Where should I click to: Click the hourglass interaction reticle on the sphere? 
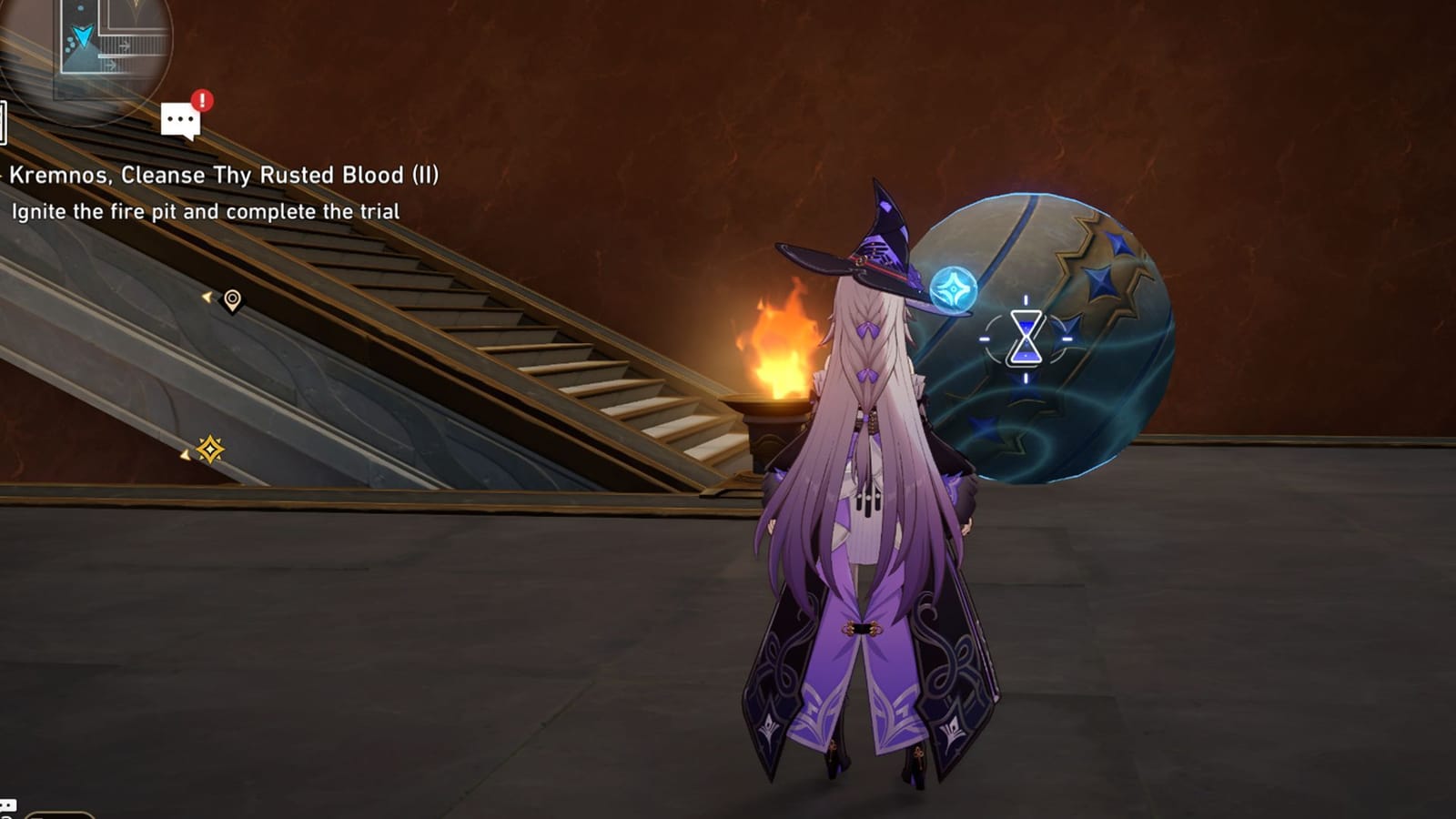tap(1026, 339)
